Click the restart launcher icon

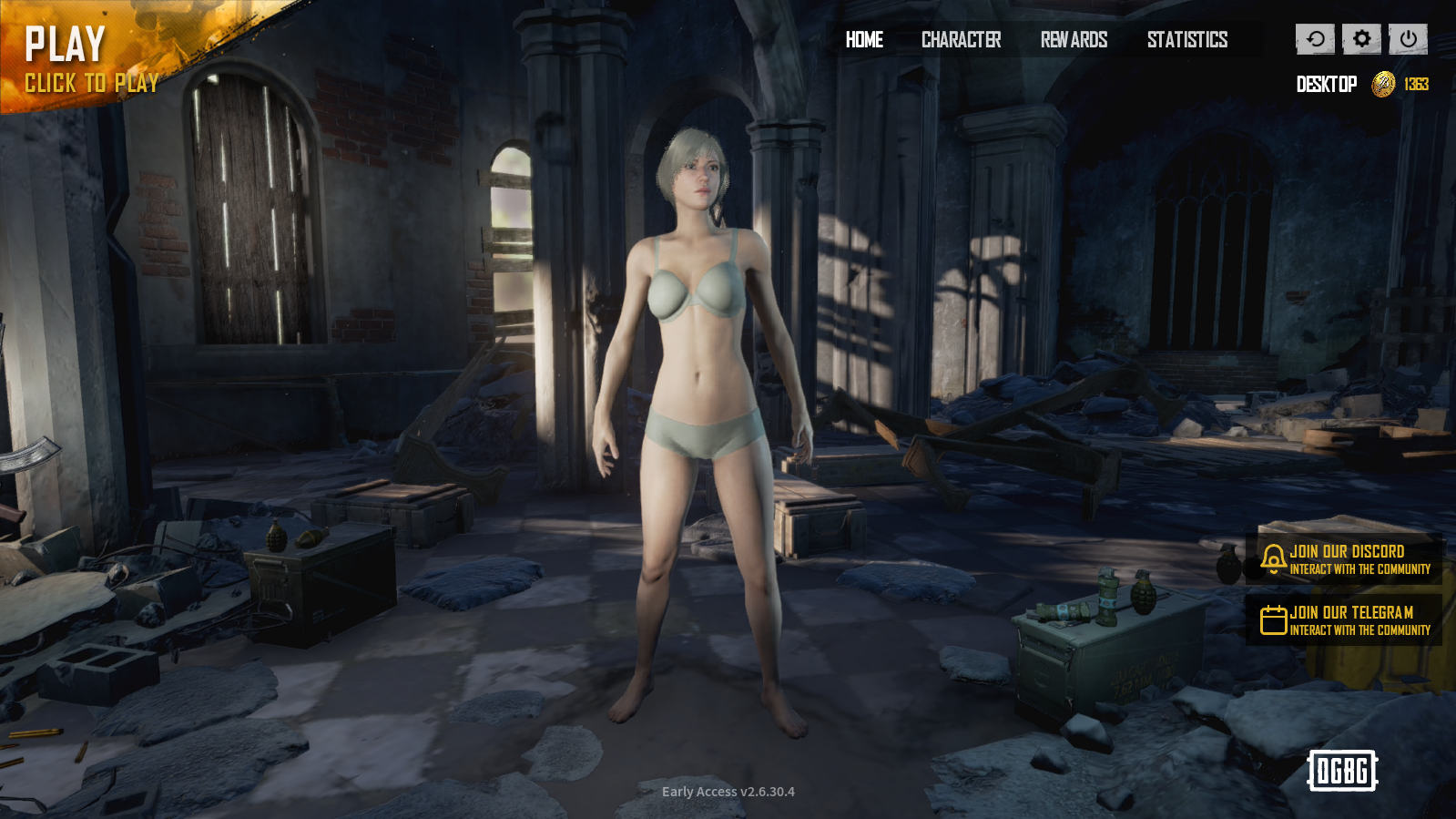[x=1314, y=39]
